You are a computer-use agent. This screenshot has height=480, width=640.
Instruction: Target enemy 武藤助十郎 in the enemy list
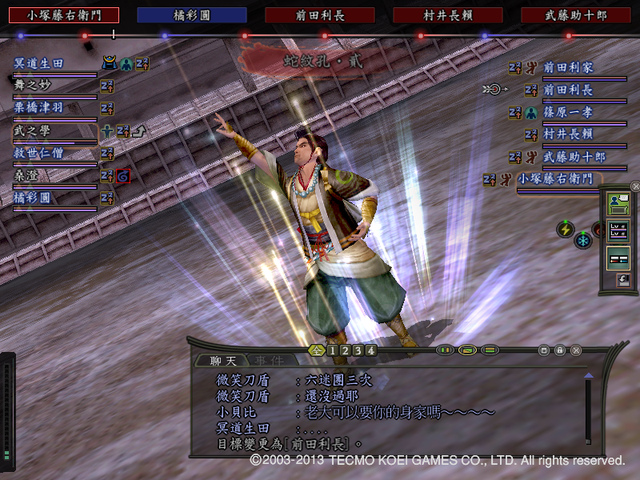tap(573, 157)
